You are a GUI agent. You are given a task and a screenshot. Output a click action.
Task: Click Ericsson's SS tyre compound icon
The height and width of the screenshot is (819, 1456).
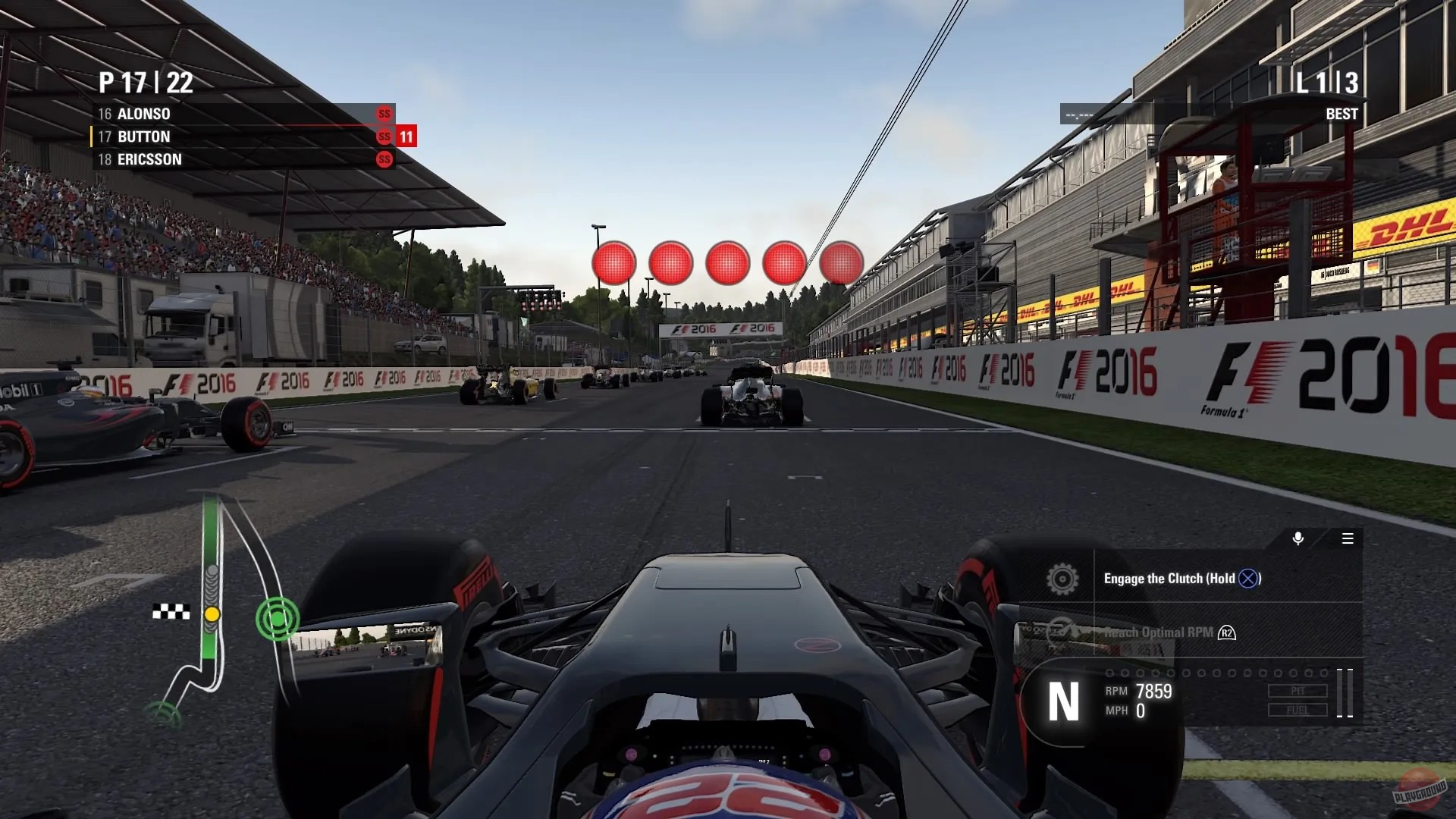pos(384,159)
